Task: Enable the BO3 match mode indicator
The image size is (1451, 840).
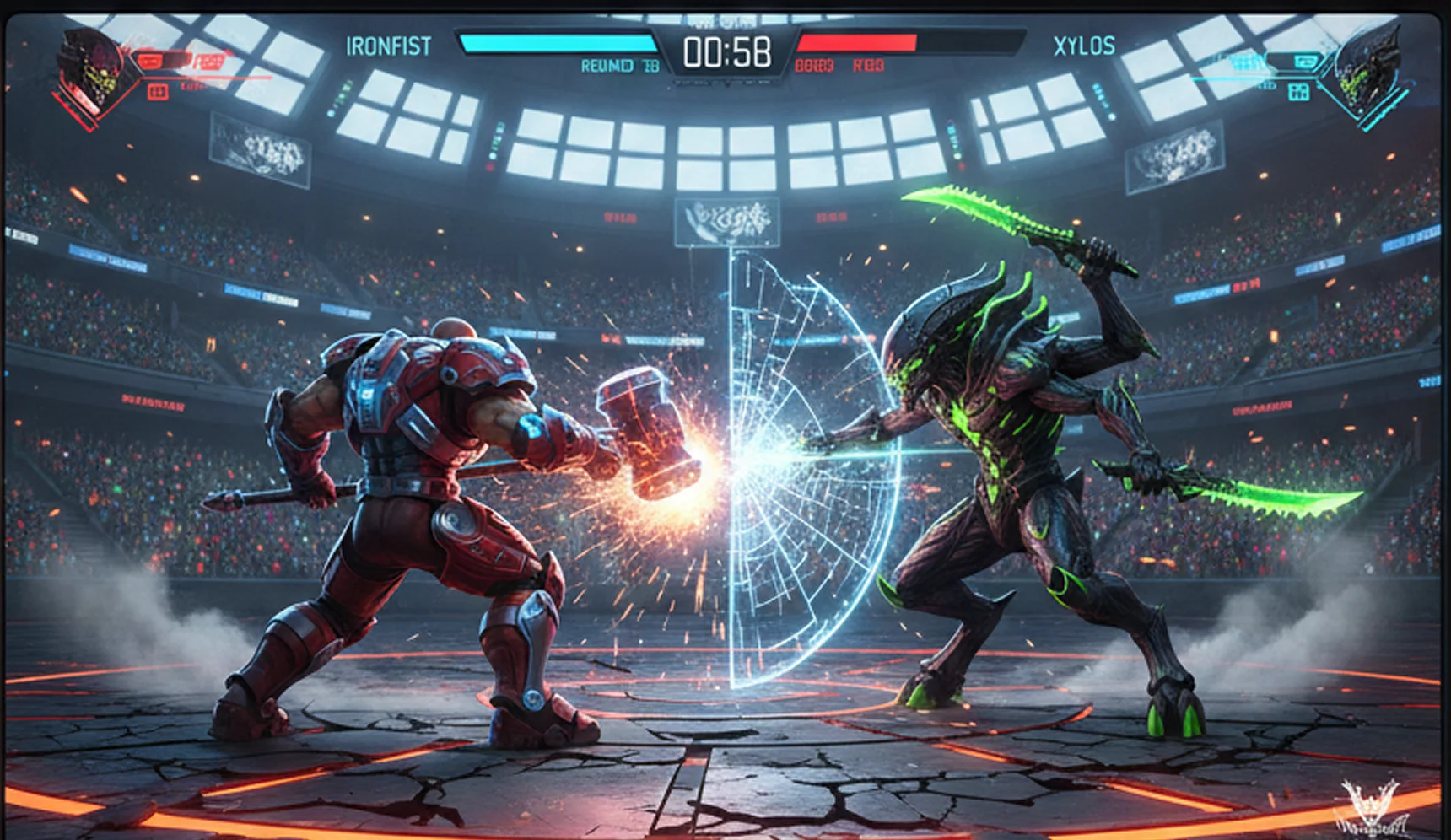Action: pos(813,65)
